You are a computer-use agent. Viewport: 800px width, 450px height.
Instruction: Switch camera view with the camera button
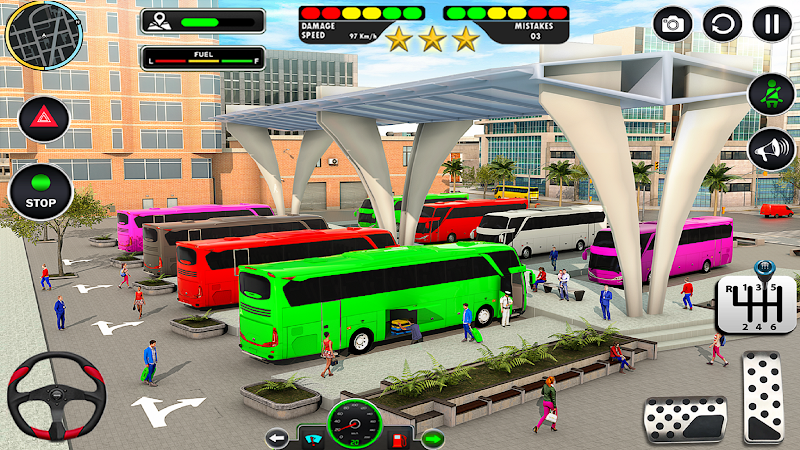(673, 24)
